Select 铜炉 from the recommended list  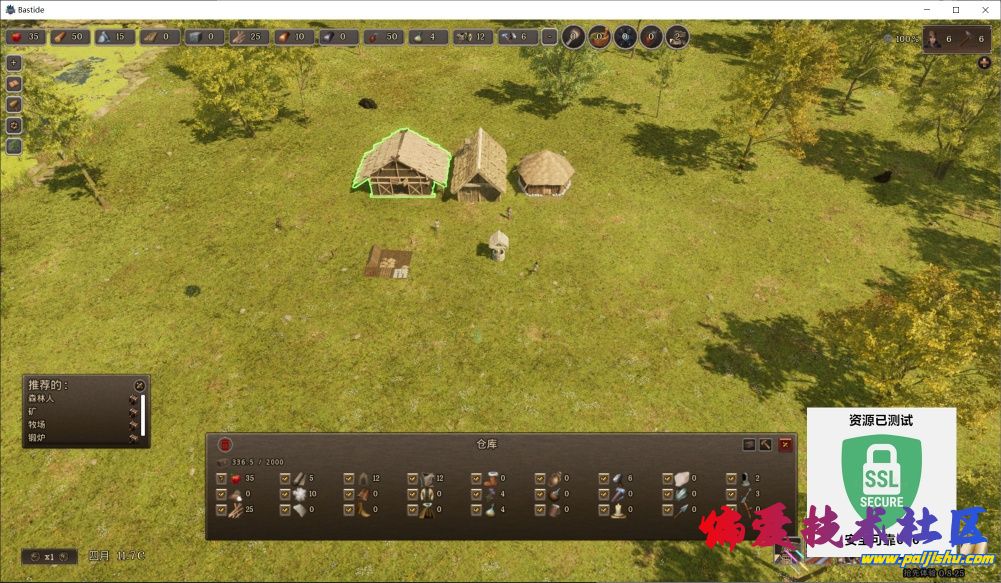(x=37, y=437)
